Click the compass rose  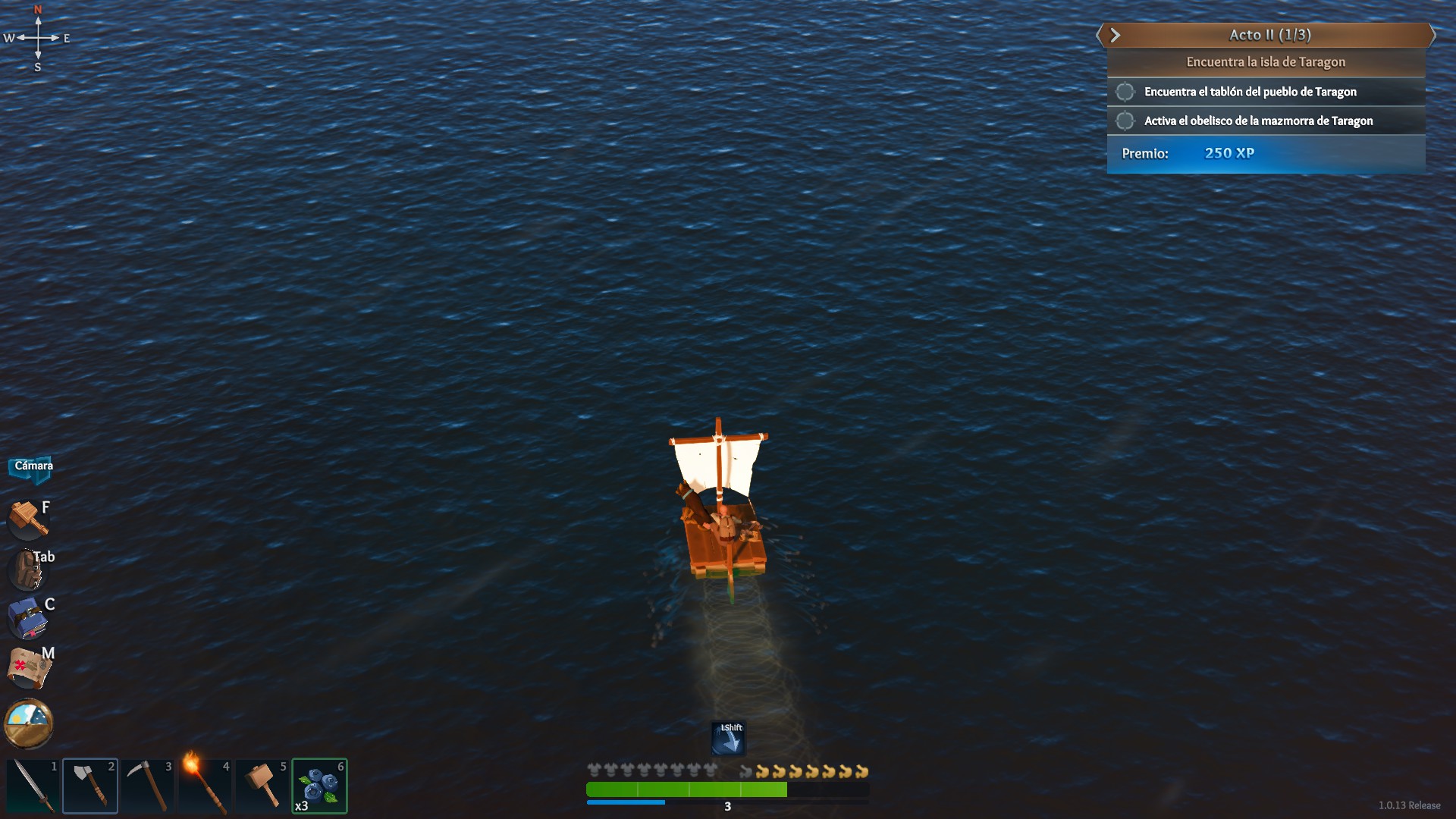[38, 38]
